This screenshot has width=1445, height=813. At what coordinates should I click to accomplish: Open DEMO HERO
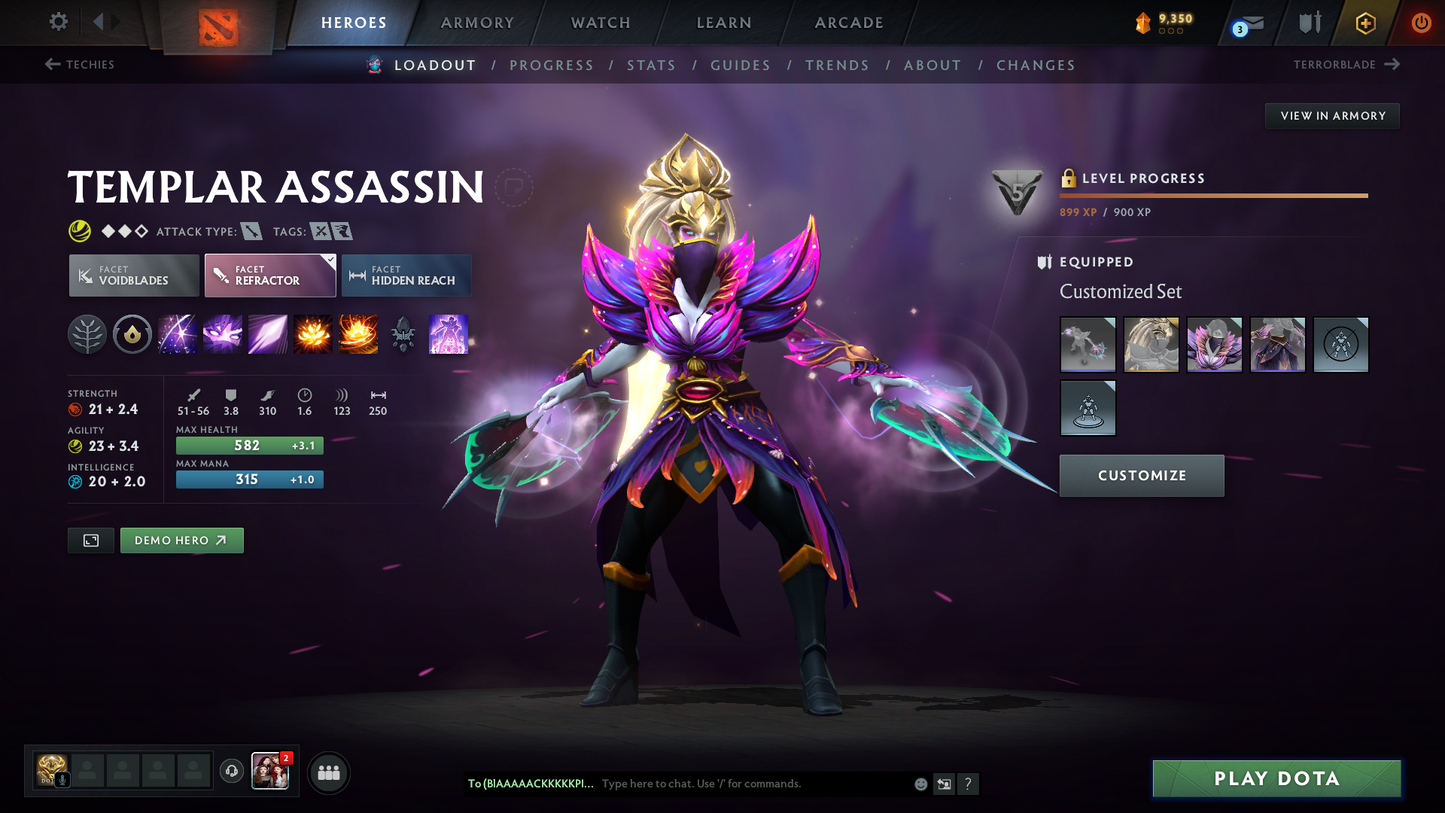[181, 540]
